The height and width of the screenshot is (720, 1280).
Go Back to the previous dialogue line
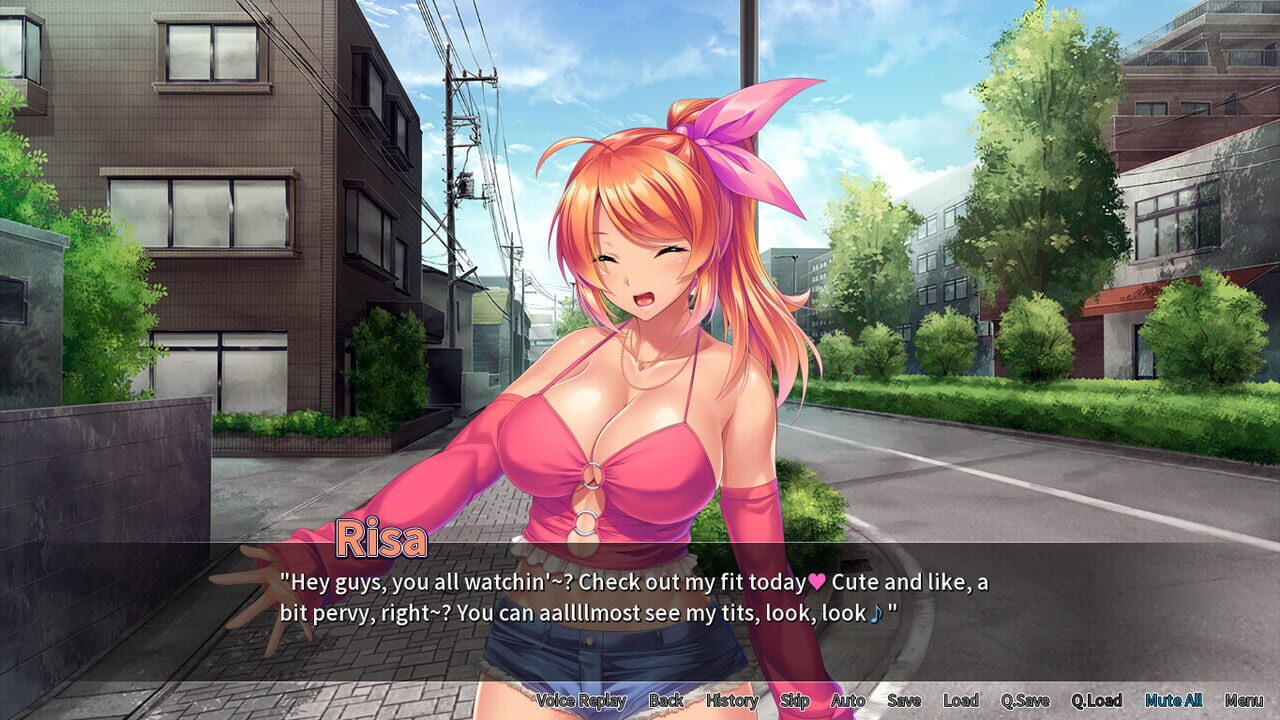click(664, 701)
